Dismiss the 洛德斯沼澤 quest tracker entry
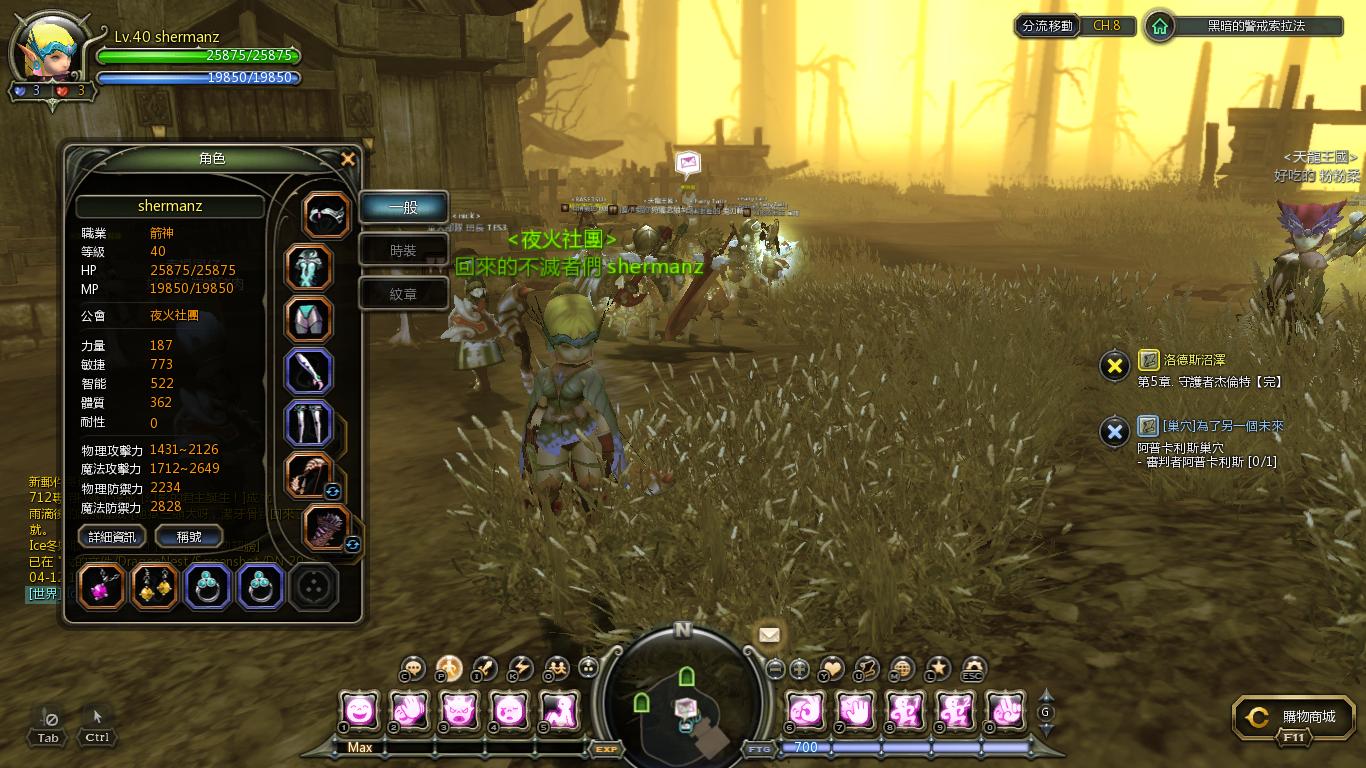1366x768 pixels. click(x=1114, y=366)
